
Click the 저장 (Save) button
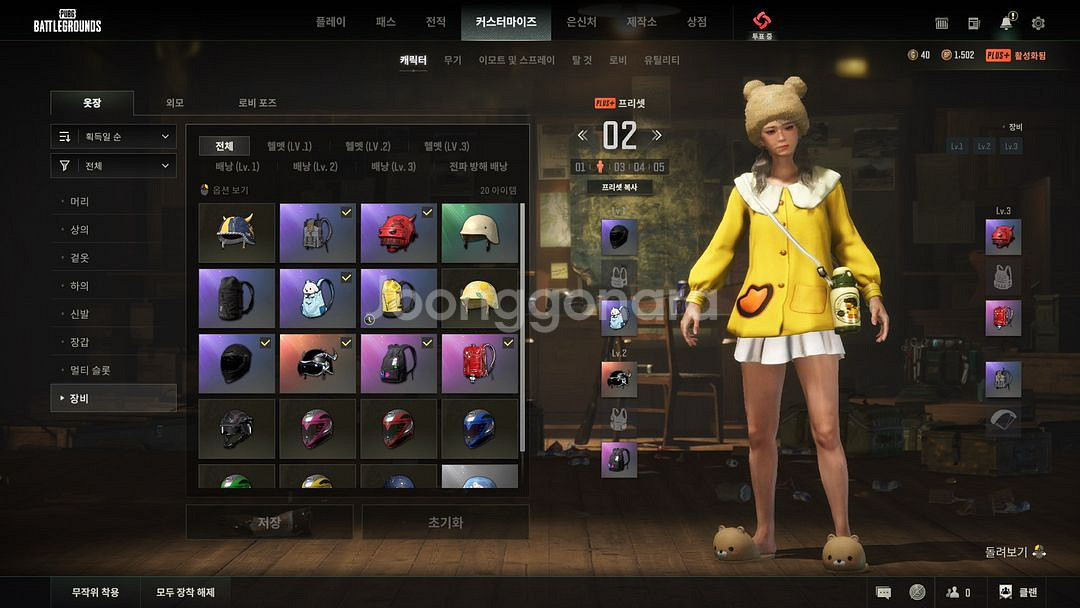[269, 522]
